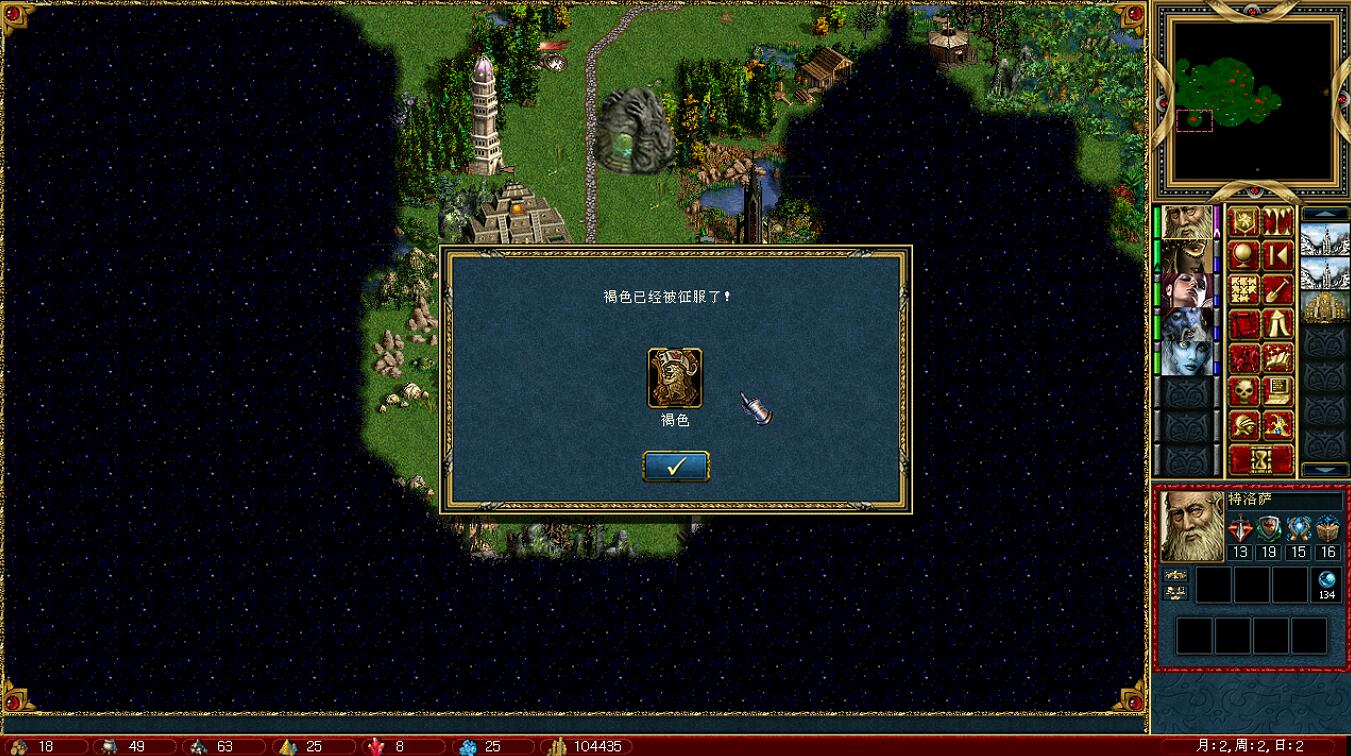1351x756 pixels.
Task: Choose the golden town in the town list
Action: [x=1325, y=307]
